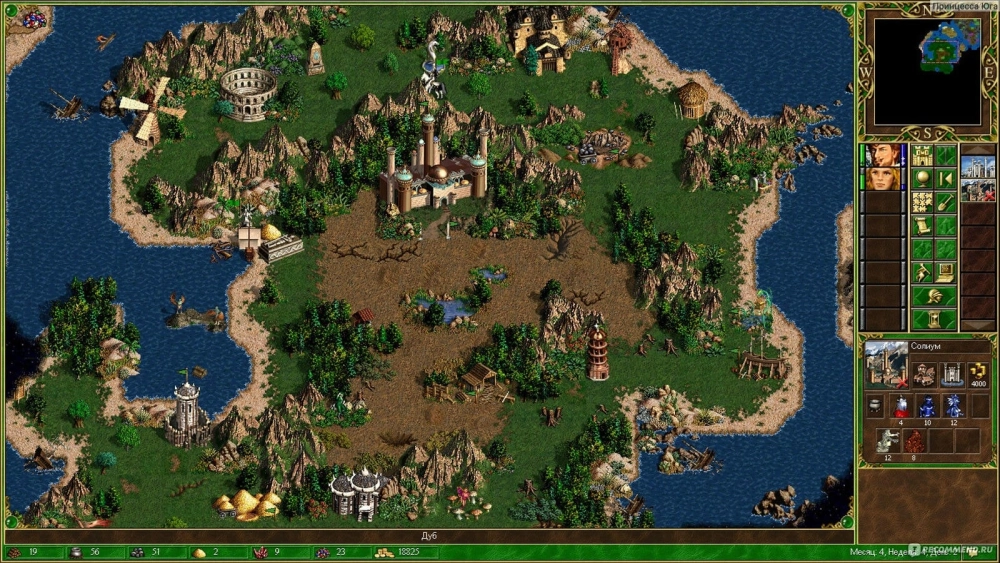Click the rewind arrow button
Screen dimensions: 1000x563
coord(945,179)
